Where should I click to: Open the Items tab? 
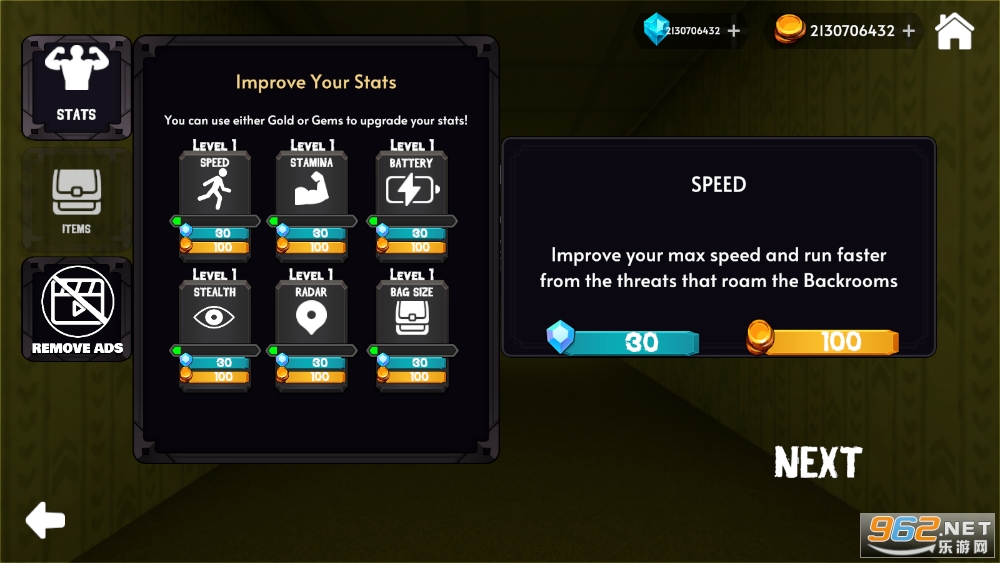point(76,200)
